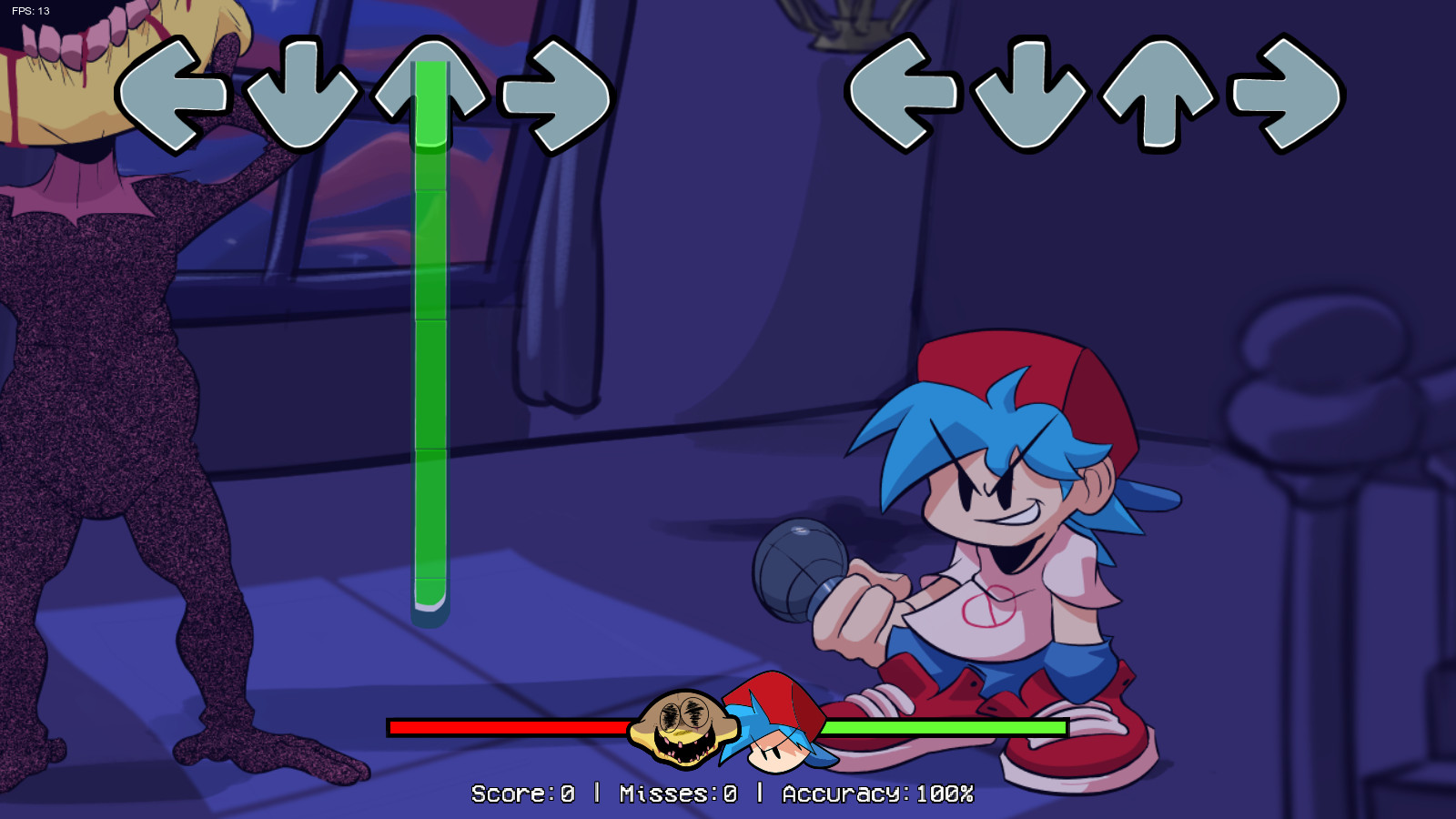
Task: Click the opponent's up arrow receptor
Action: click(x=434, y=91)
